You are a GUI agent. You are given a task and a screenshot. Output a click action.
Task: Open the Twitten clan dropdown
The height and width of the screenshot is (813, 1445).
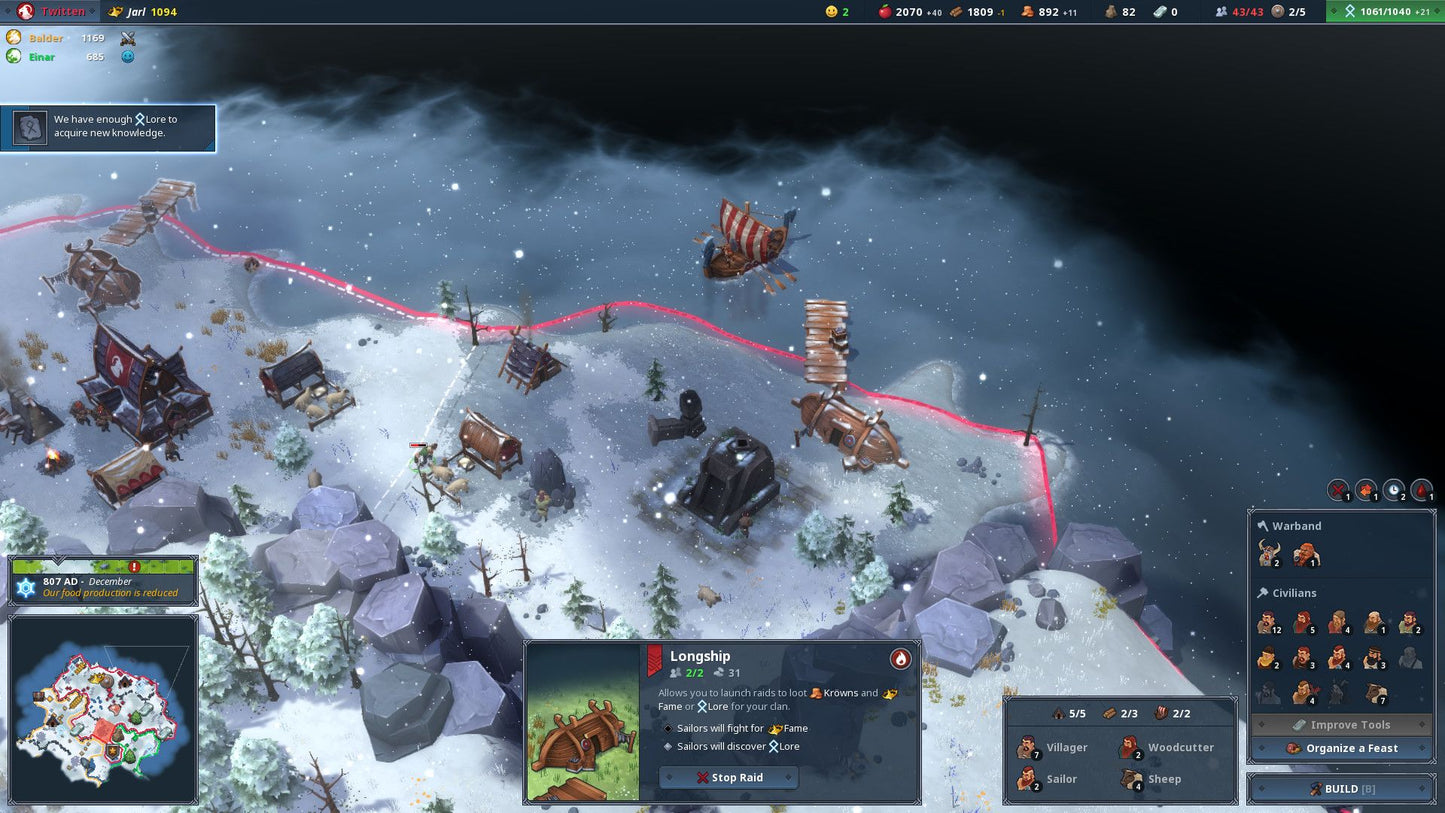(55, 11)
